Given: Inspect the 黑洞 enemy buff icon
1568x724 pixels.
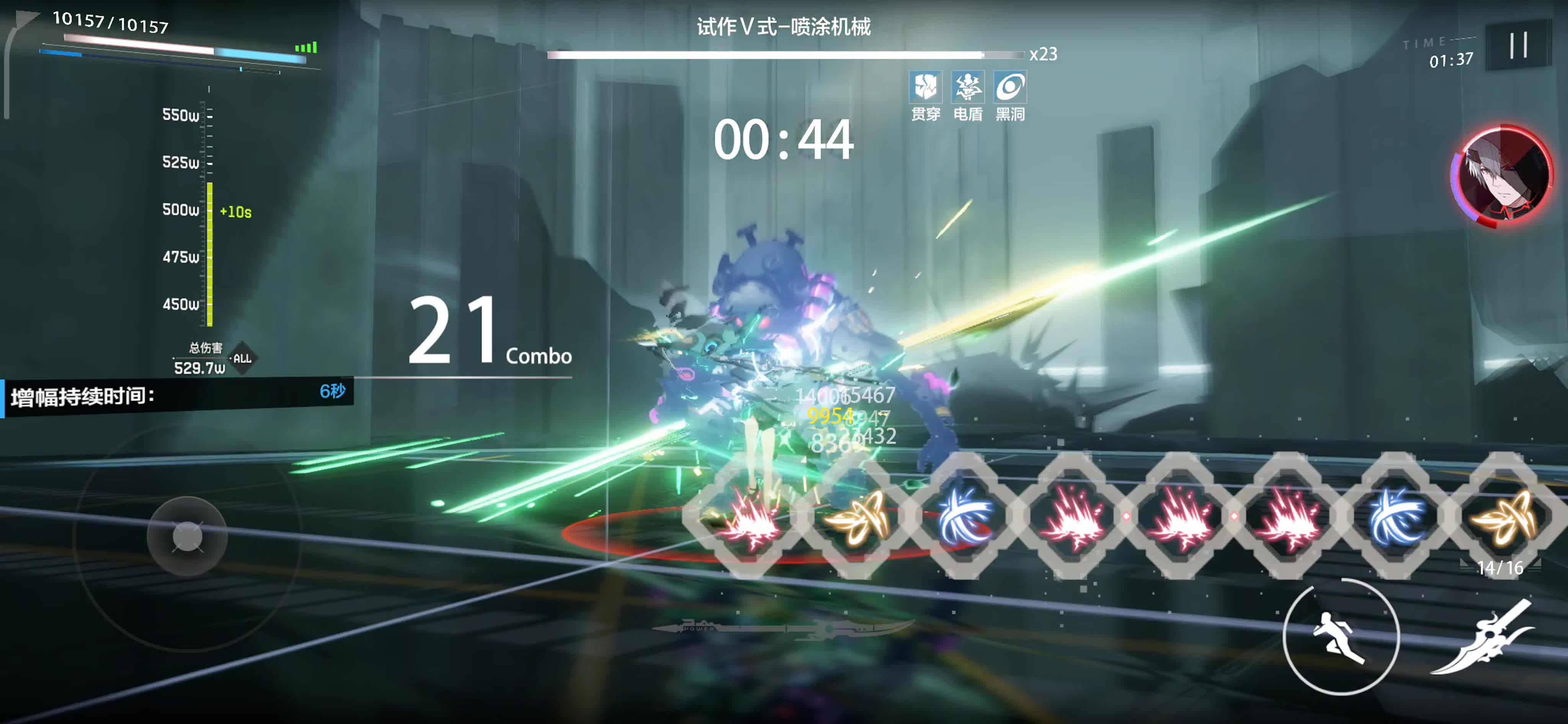Looking at the screenshot, I should tap(1010, 87).
